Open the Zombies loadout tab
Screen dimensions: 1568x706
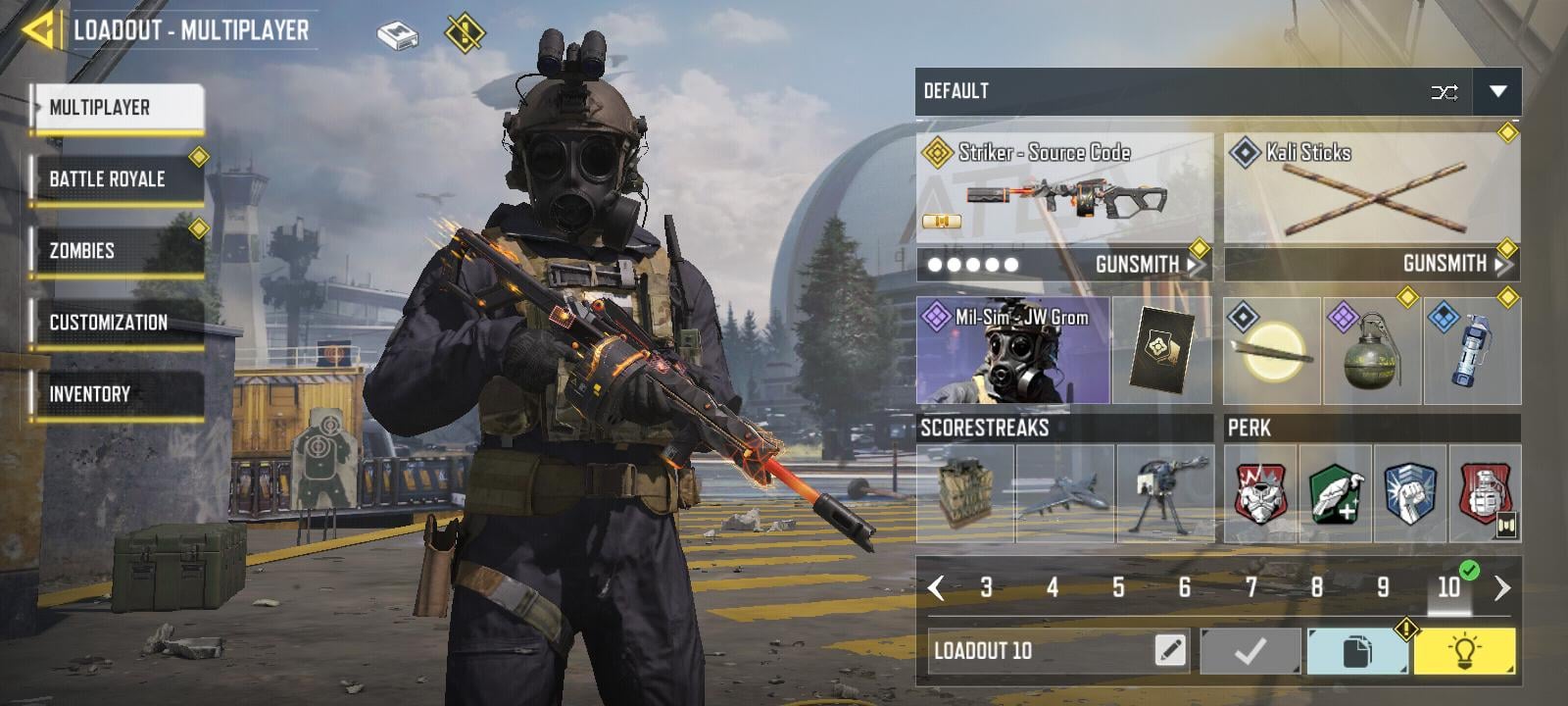[x=118, y=251]
